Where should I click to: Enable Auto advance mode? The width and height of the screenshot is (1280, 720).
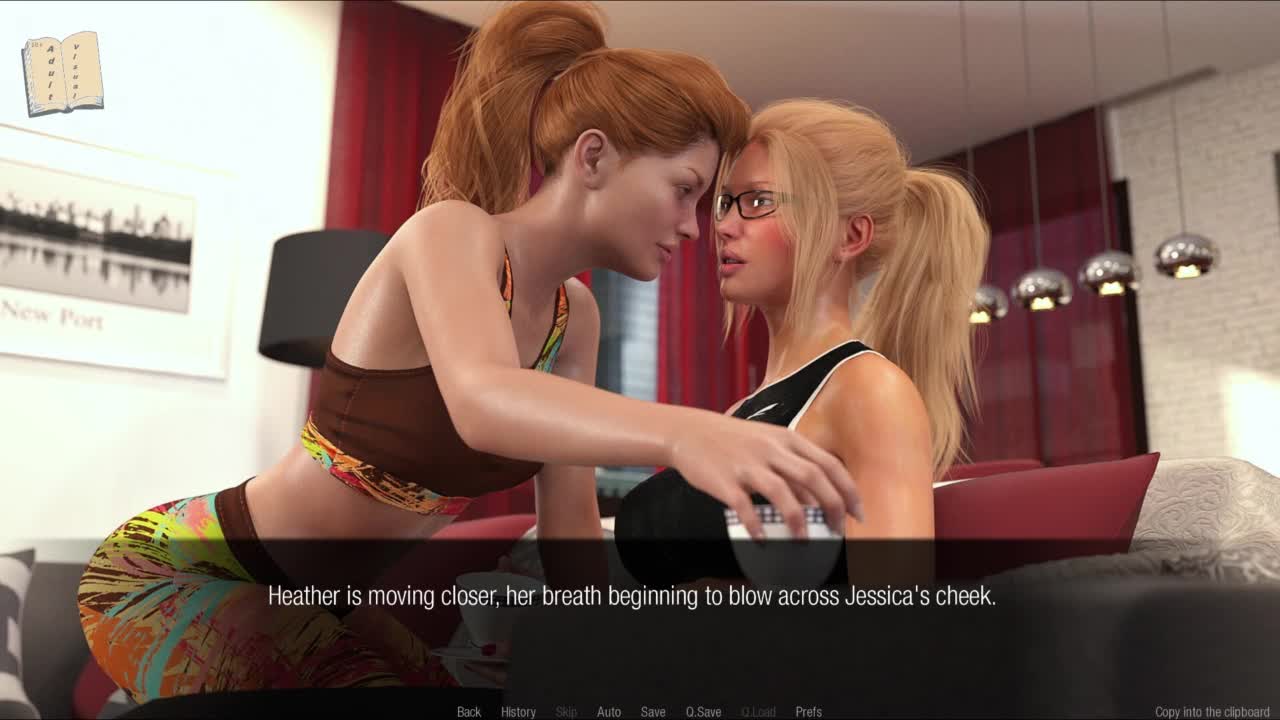tap(609, 712)
